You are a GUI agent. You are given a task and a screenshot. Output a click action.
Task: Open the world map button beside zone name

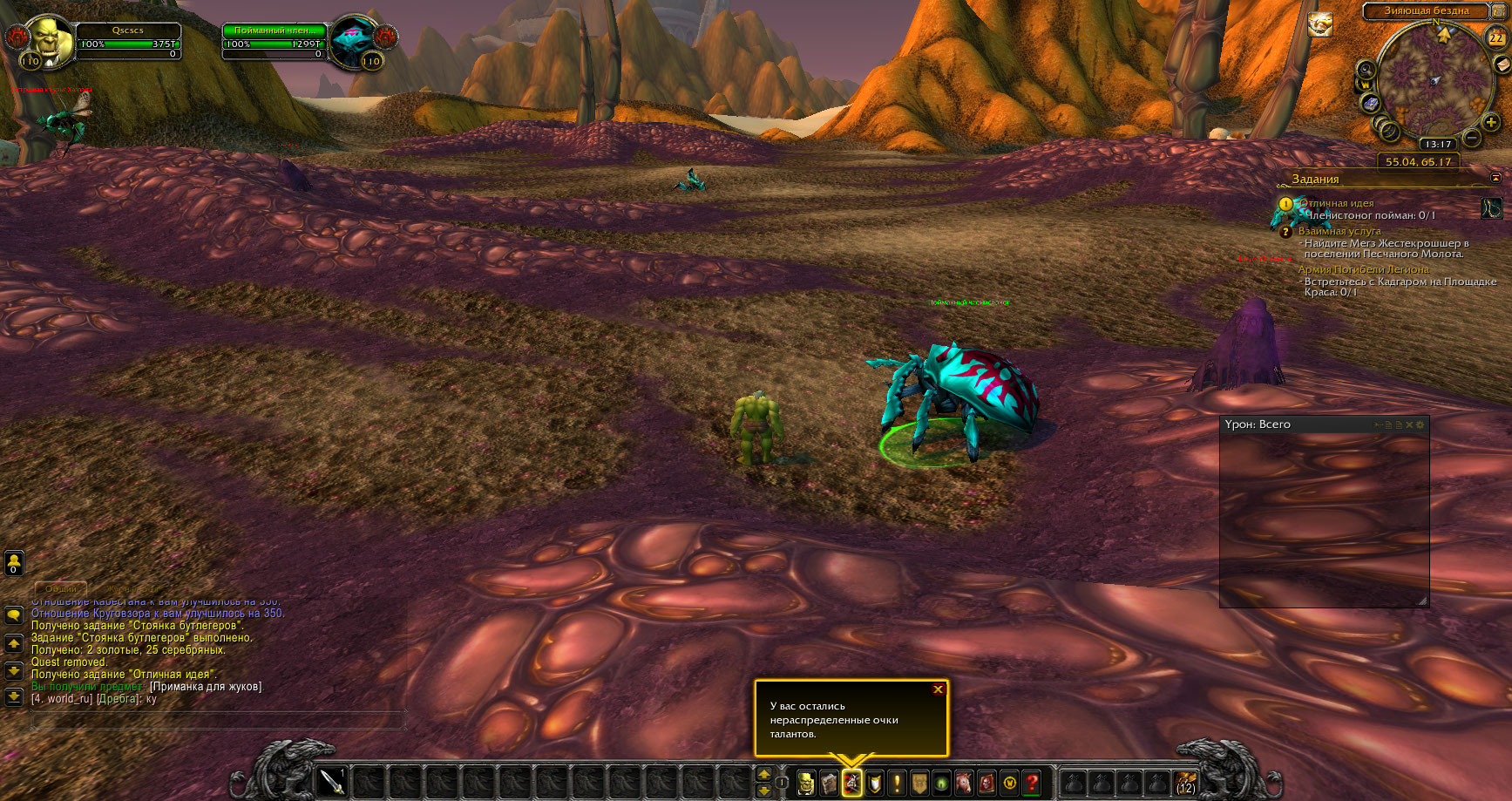click(x=1498, y=10)
